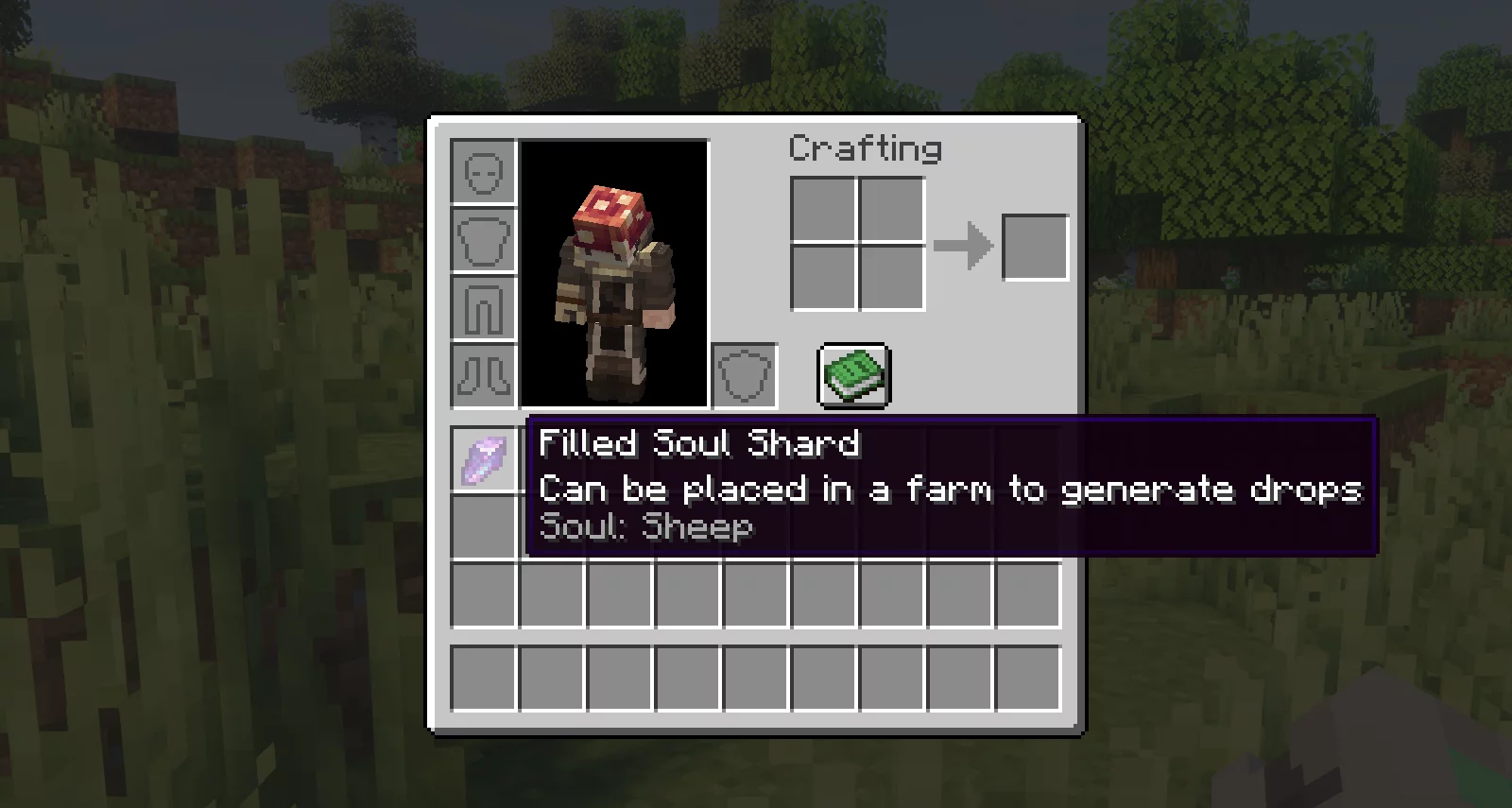Select the empty leggings armor slot

coord(484,308)
